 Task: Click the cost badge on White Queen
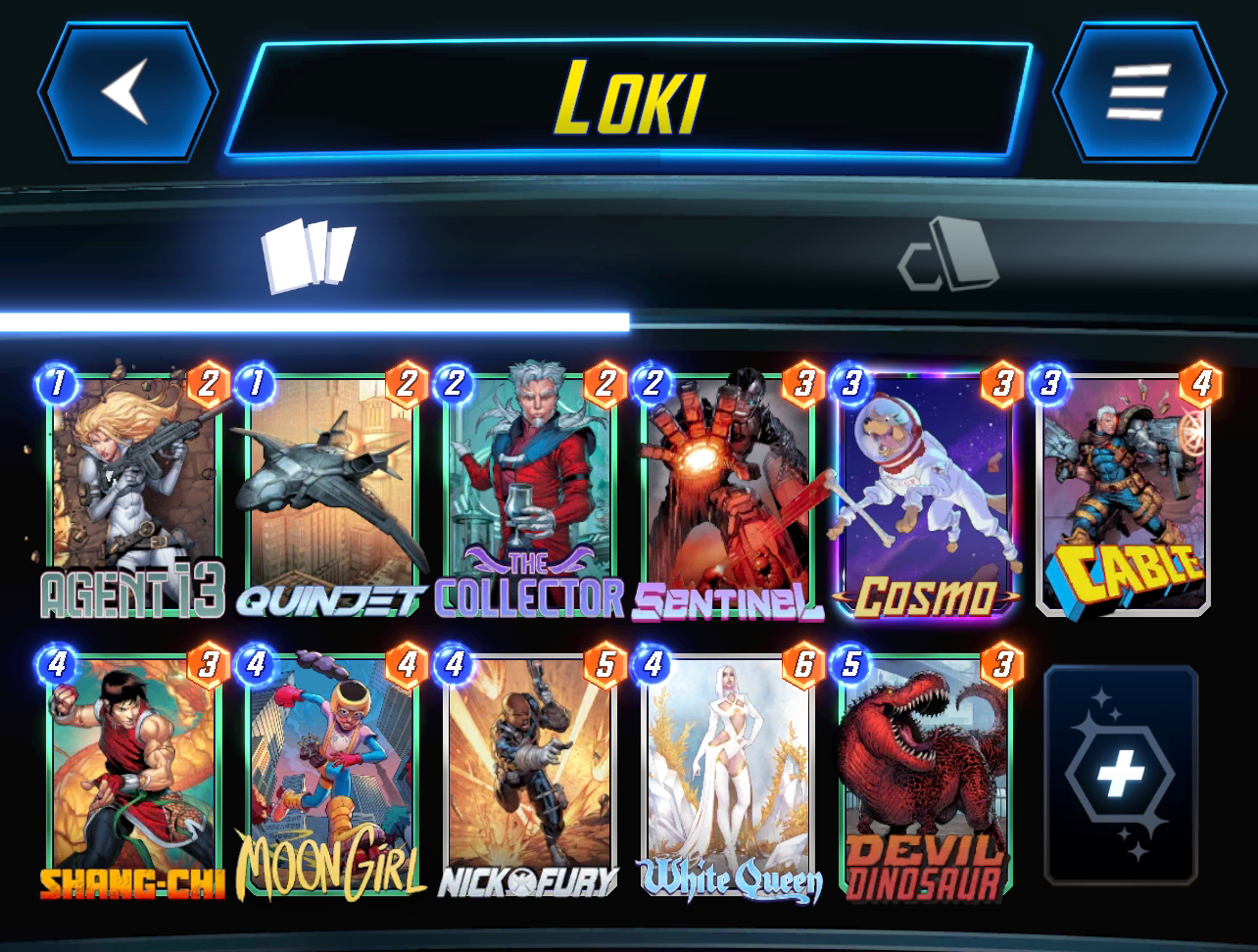click(x=653, y=663)
